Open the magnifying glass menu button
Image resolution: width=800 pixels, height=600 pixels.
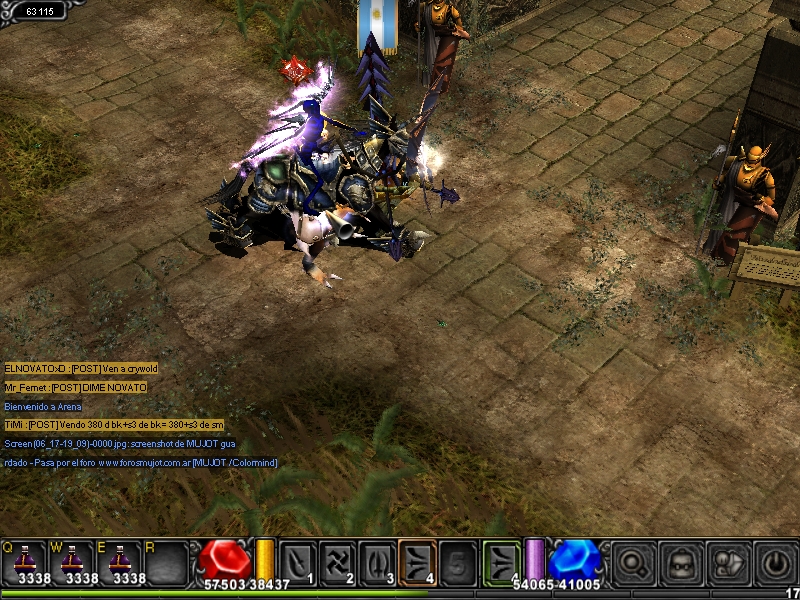pos(634,561)
